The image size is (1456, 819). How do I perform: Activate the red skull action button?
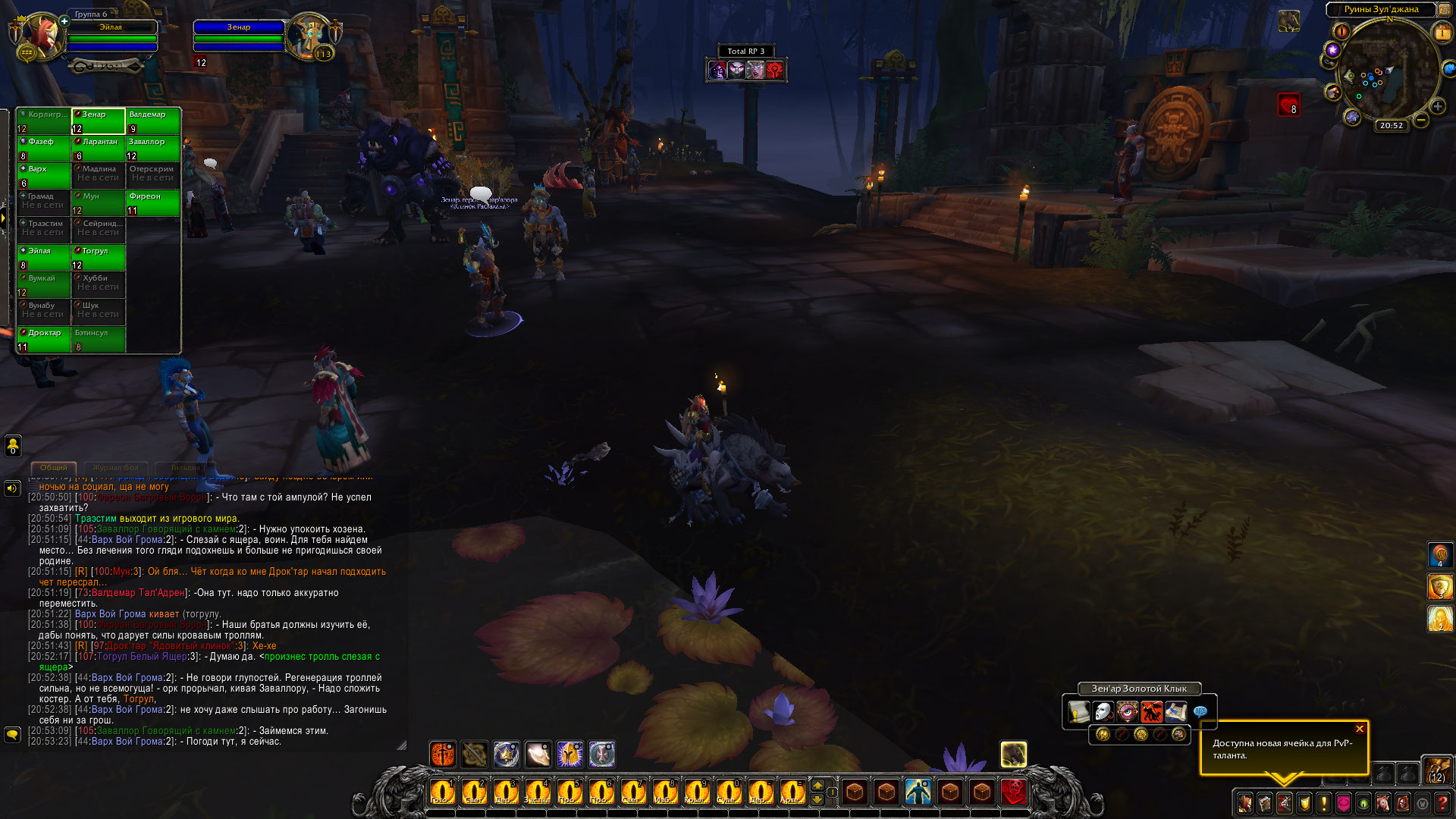coord(1014,792)
